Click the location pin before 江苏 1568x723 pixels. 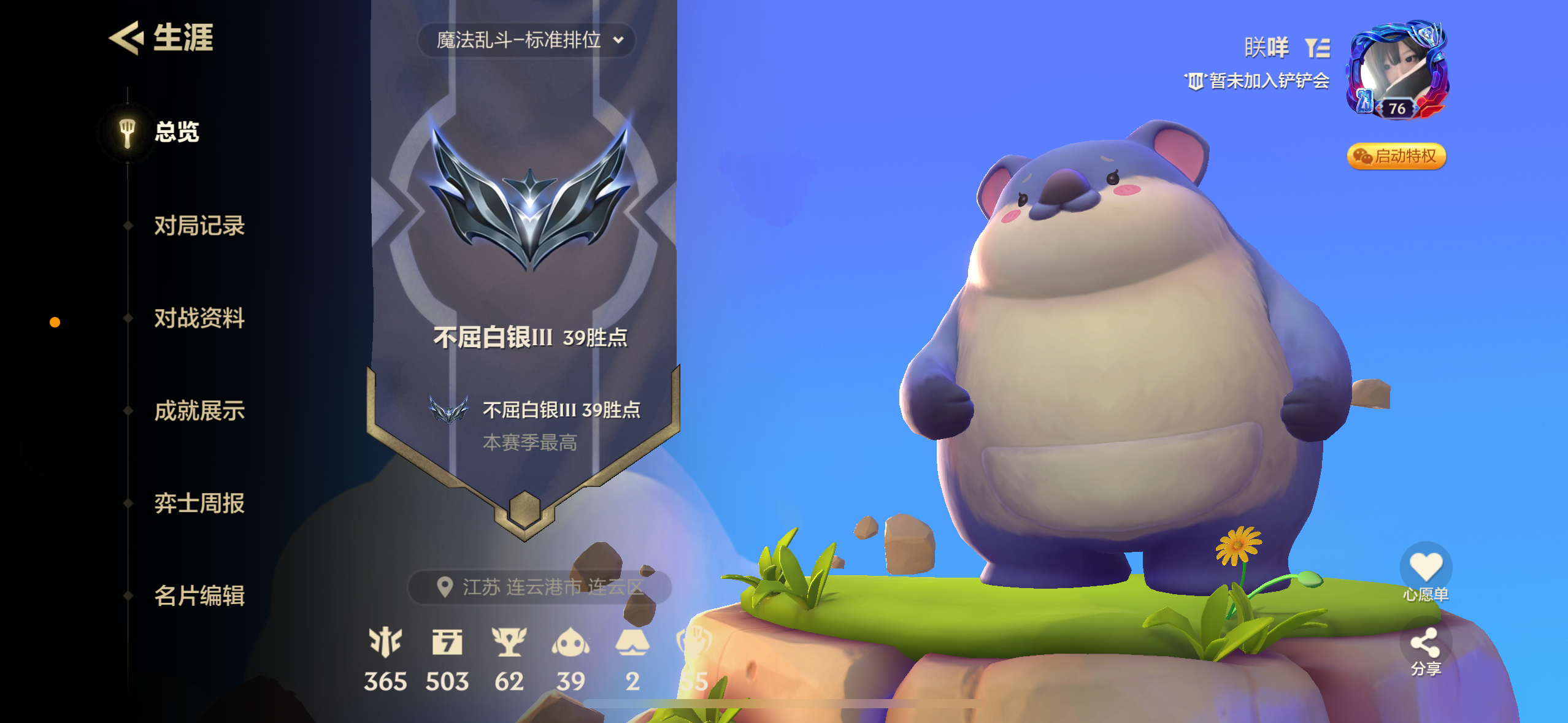click(x=444, y=586)
